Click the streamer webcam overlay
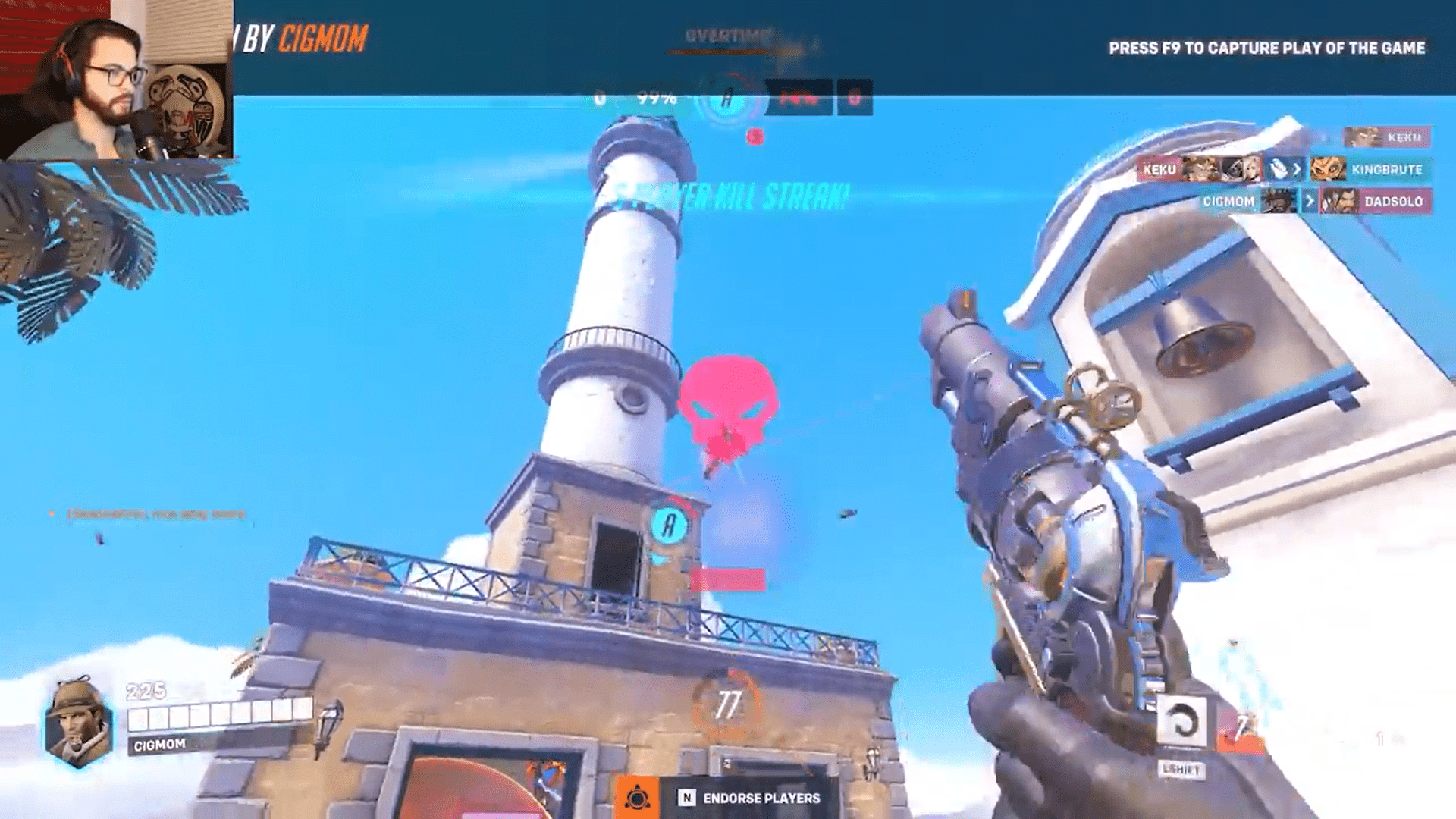This screenshot has height=819, width=1456. click(116, 80)
